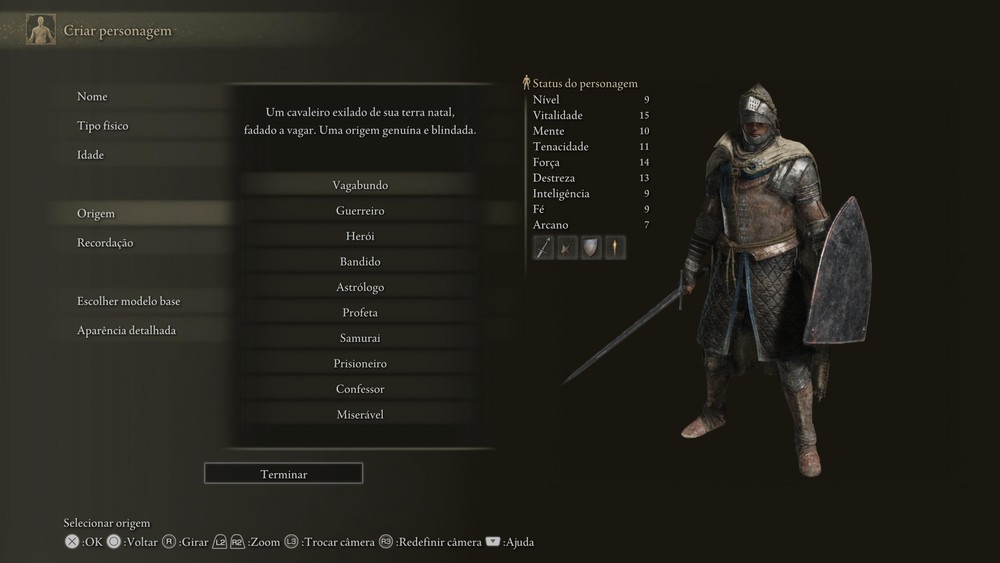Select the Idade setting
1000x563 pixels.
[91, 155]
